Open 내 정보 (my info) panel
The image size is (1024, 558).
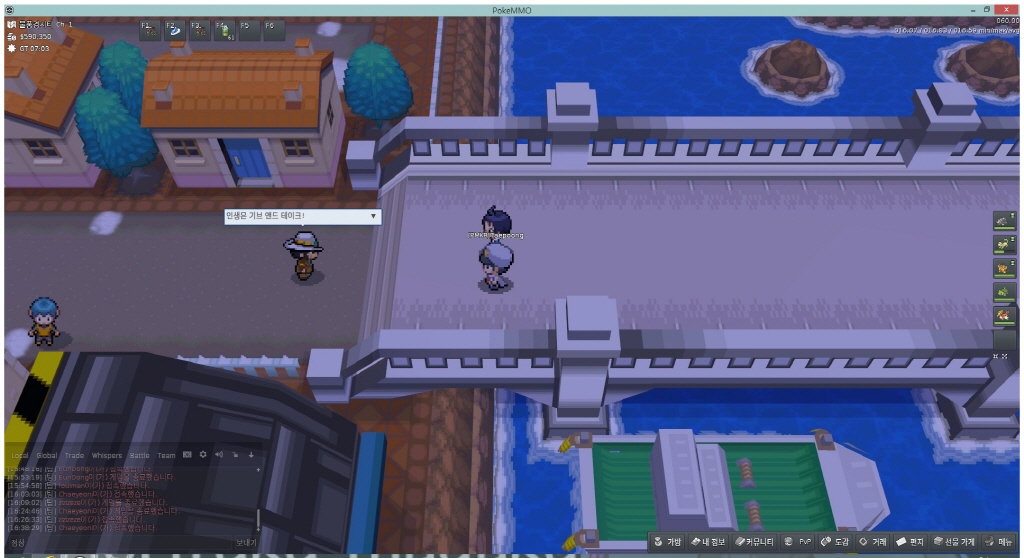click(708, 541)
